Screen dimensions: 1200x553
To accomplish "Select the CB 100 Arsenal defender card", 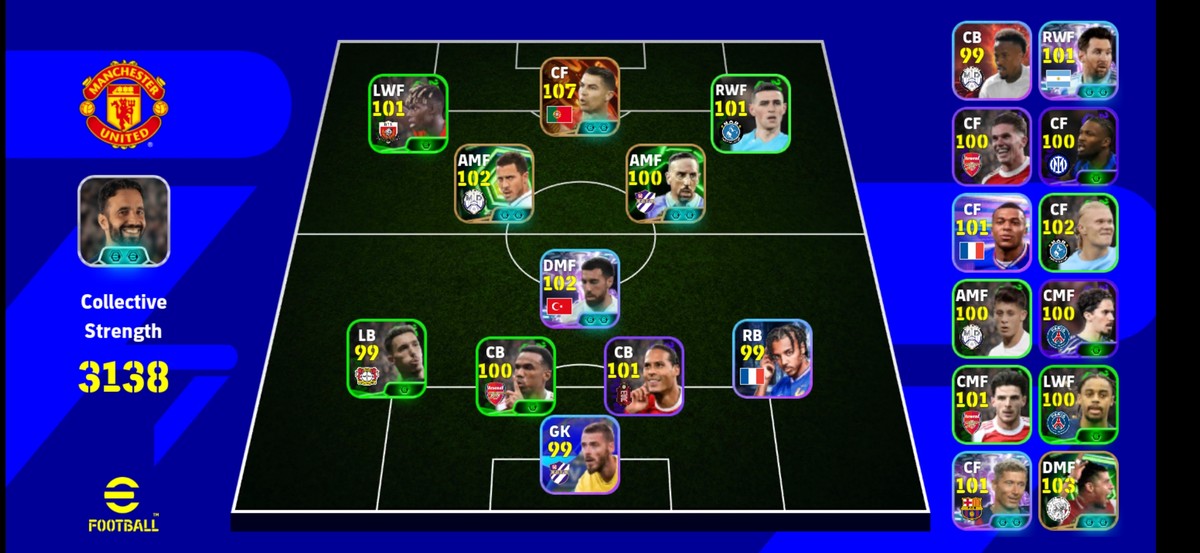I will [515, 375].
